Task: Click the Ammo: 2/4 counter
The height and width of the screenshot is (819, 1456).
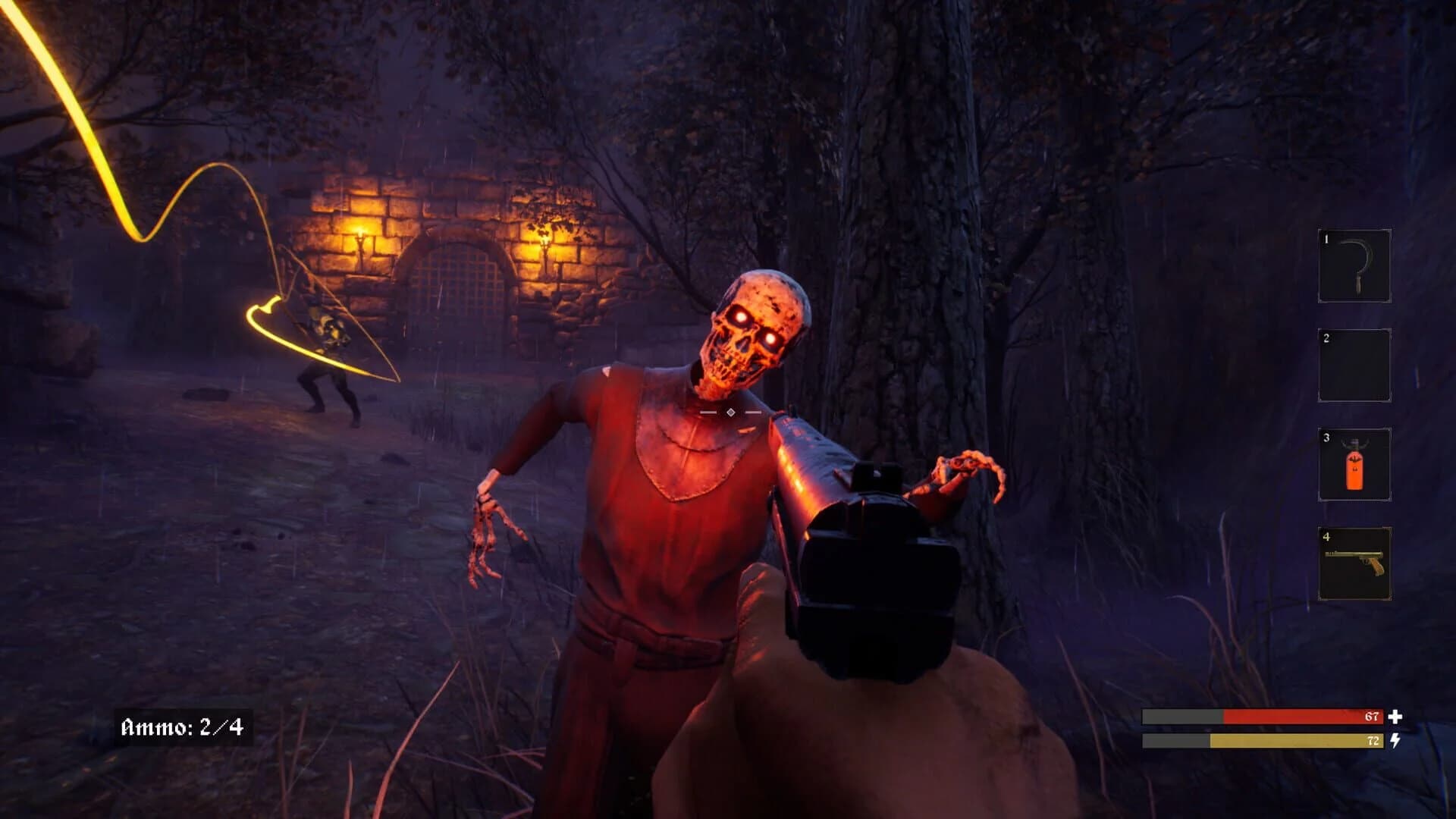Action: click(x=182, y=726)
